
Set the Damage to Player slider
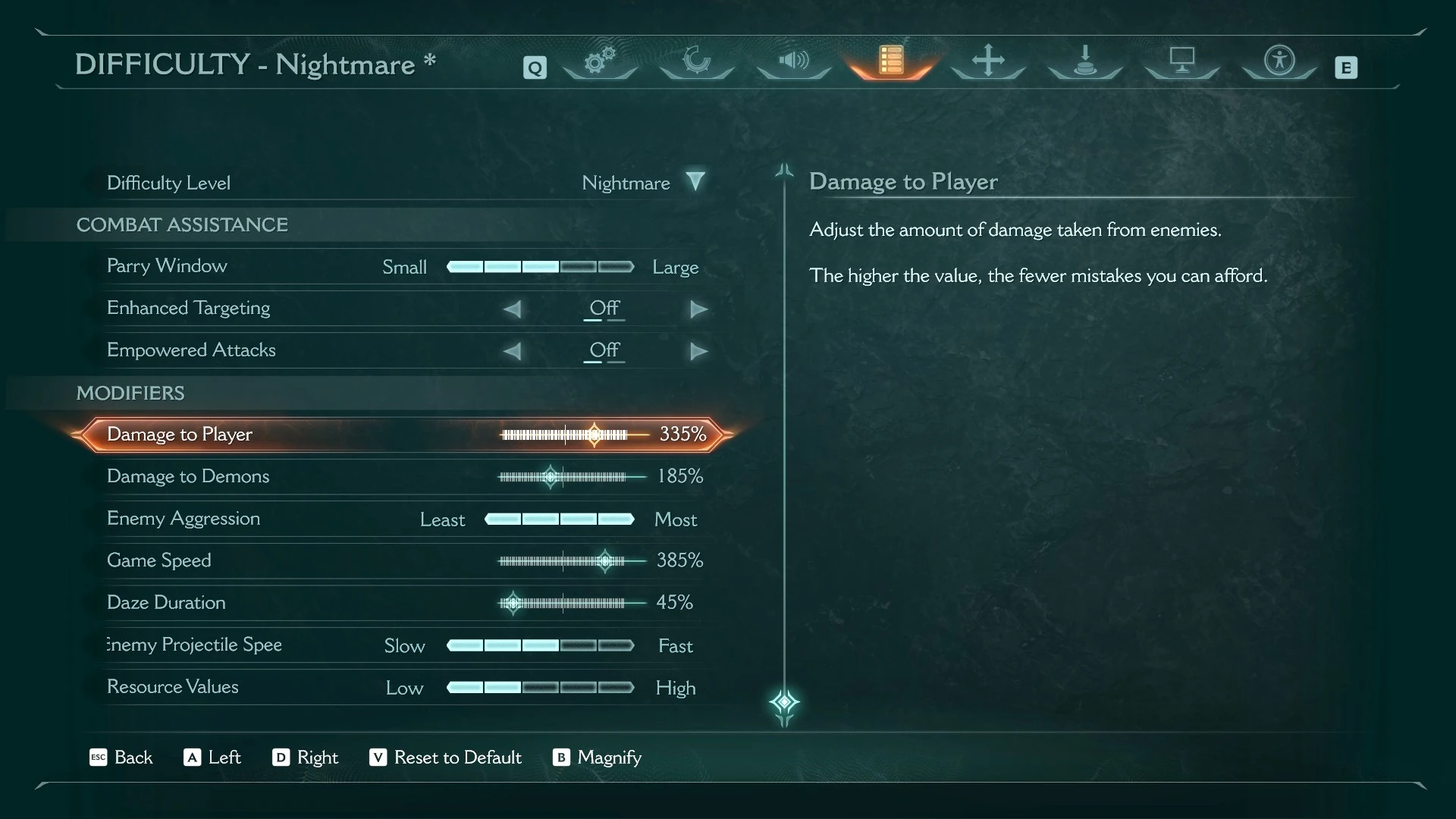click(594, 435)
